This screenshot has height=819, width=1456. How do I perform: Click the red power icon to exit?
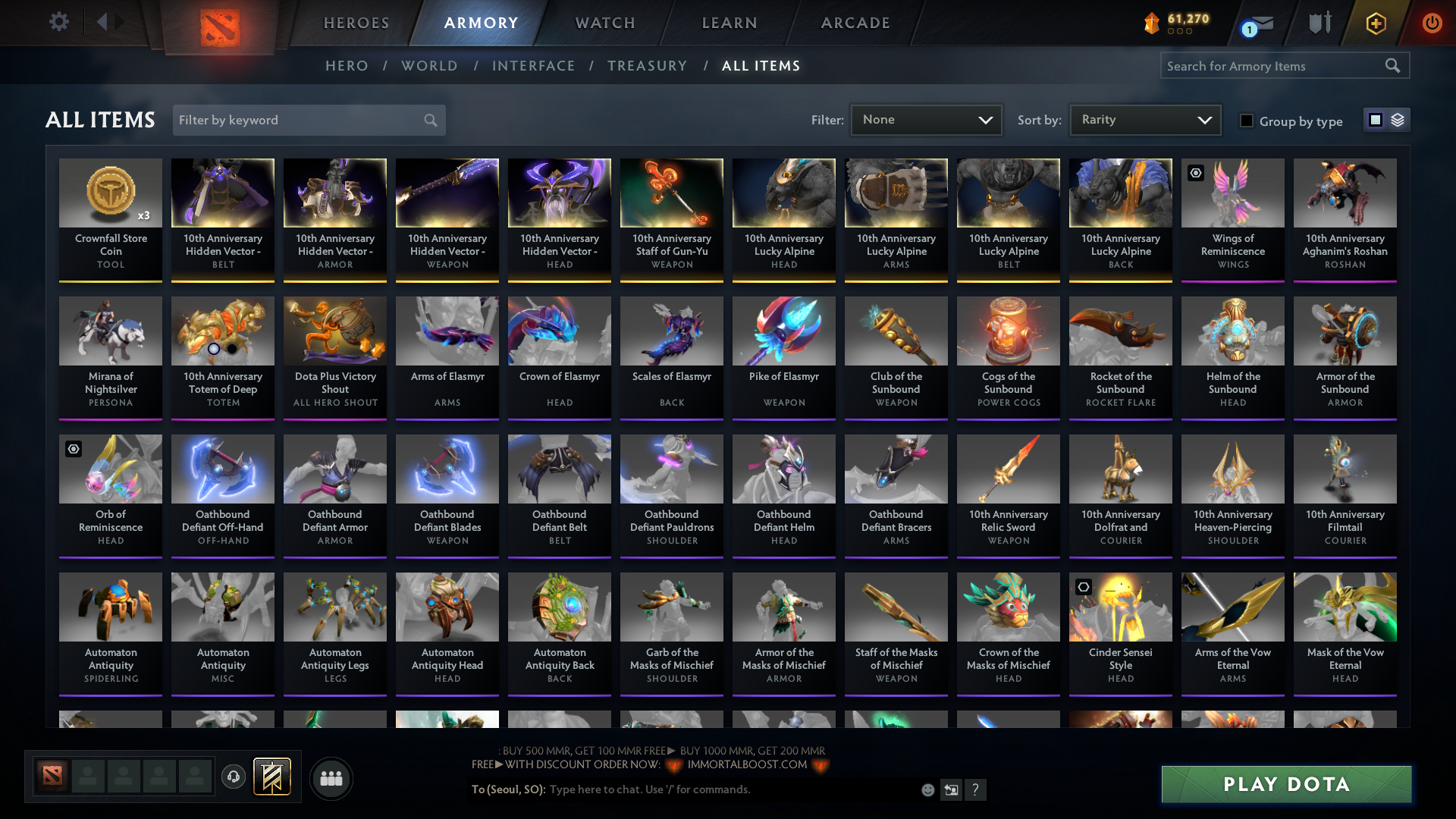(x=1432, y=23)
